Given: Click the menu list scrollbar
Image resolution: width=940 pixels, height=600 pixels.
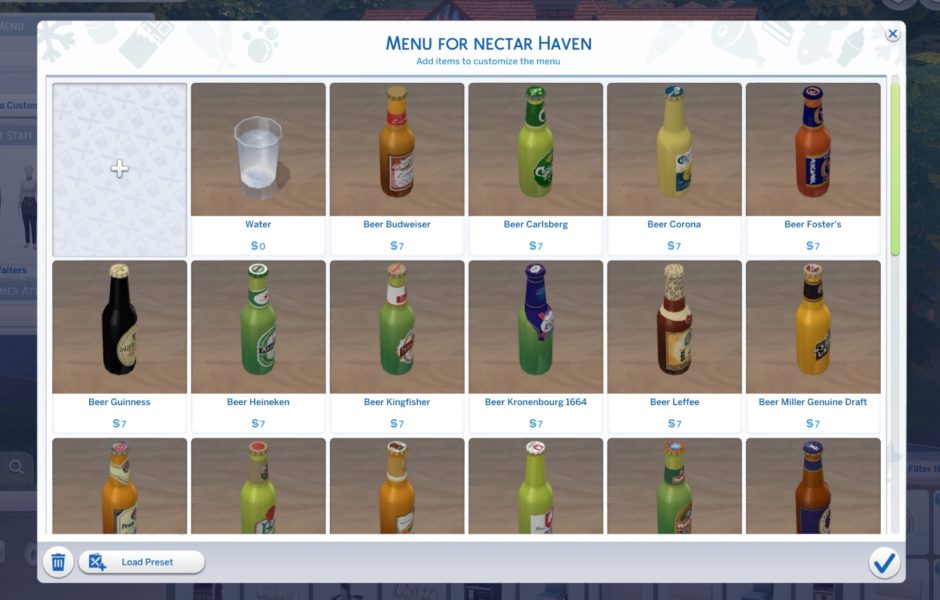Looking at the screenshot, I should [x=895, y=170].
